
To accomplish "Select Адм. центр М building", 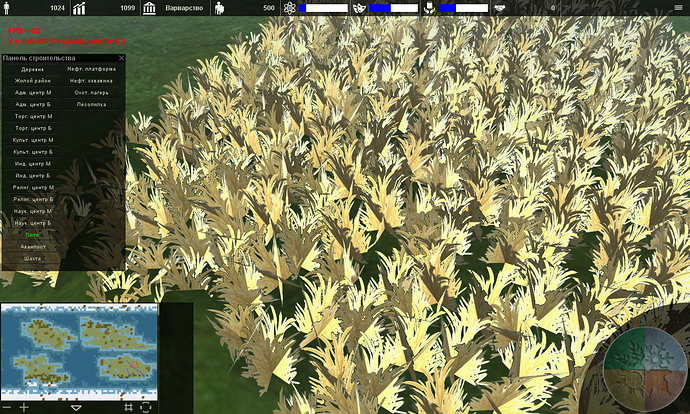I will [x=33, y=92].
